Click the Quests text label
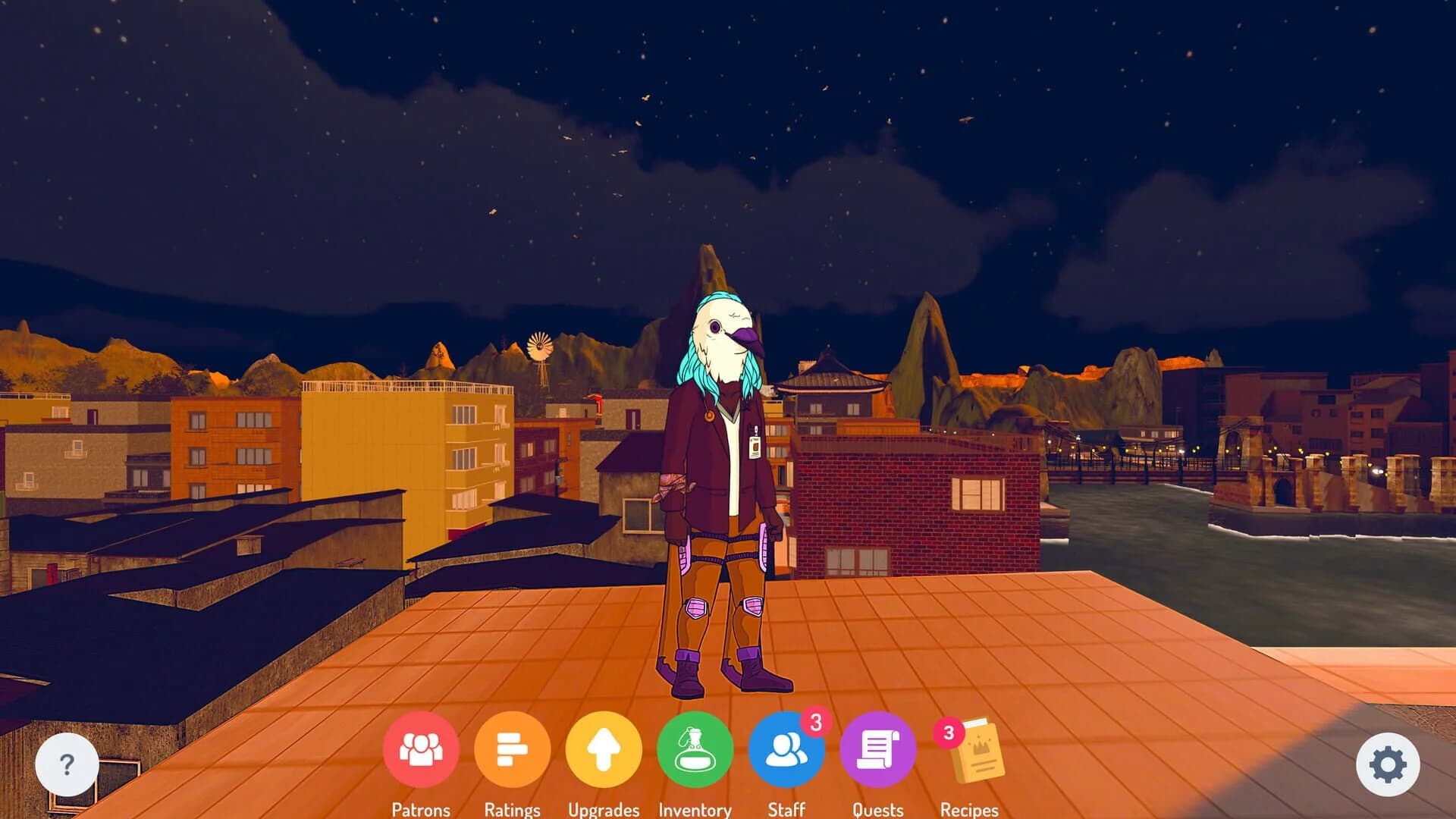The image size is (1456, 819). (x=877, y=810)
